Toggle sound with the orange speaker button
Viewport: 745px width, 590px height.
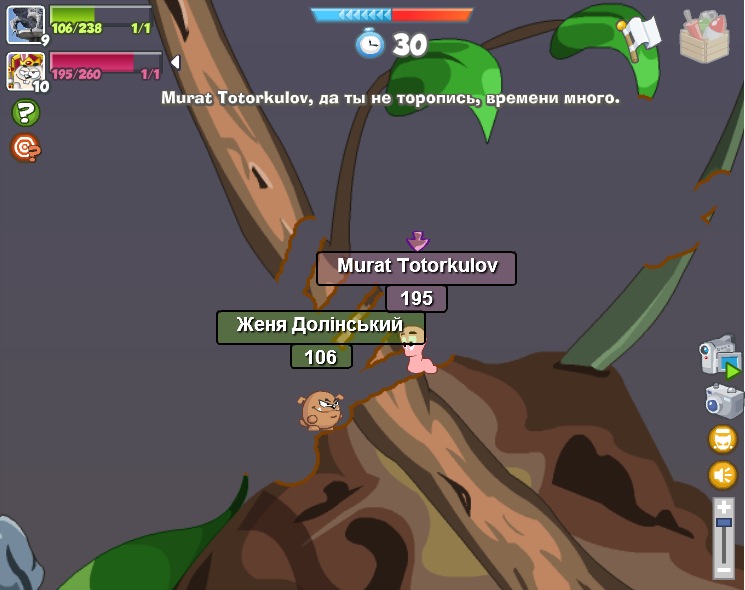[x=722, y=474]
